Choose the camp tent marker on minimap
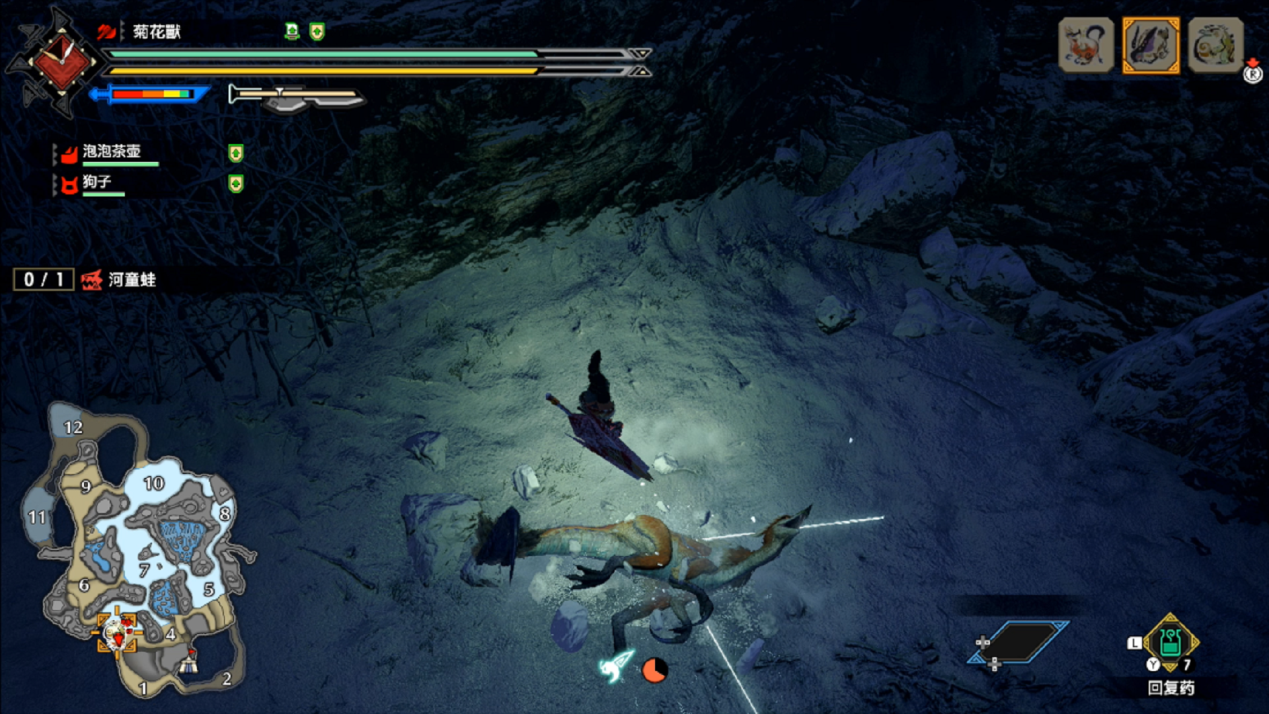The width and height of the screenshot is (1269, 714). pos(189,661)
